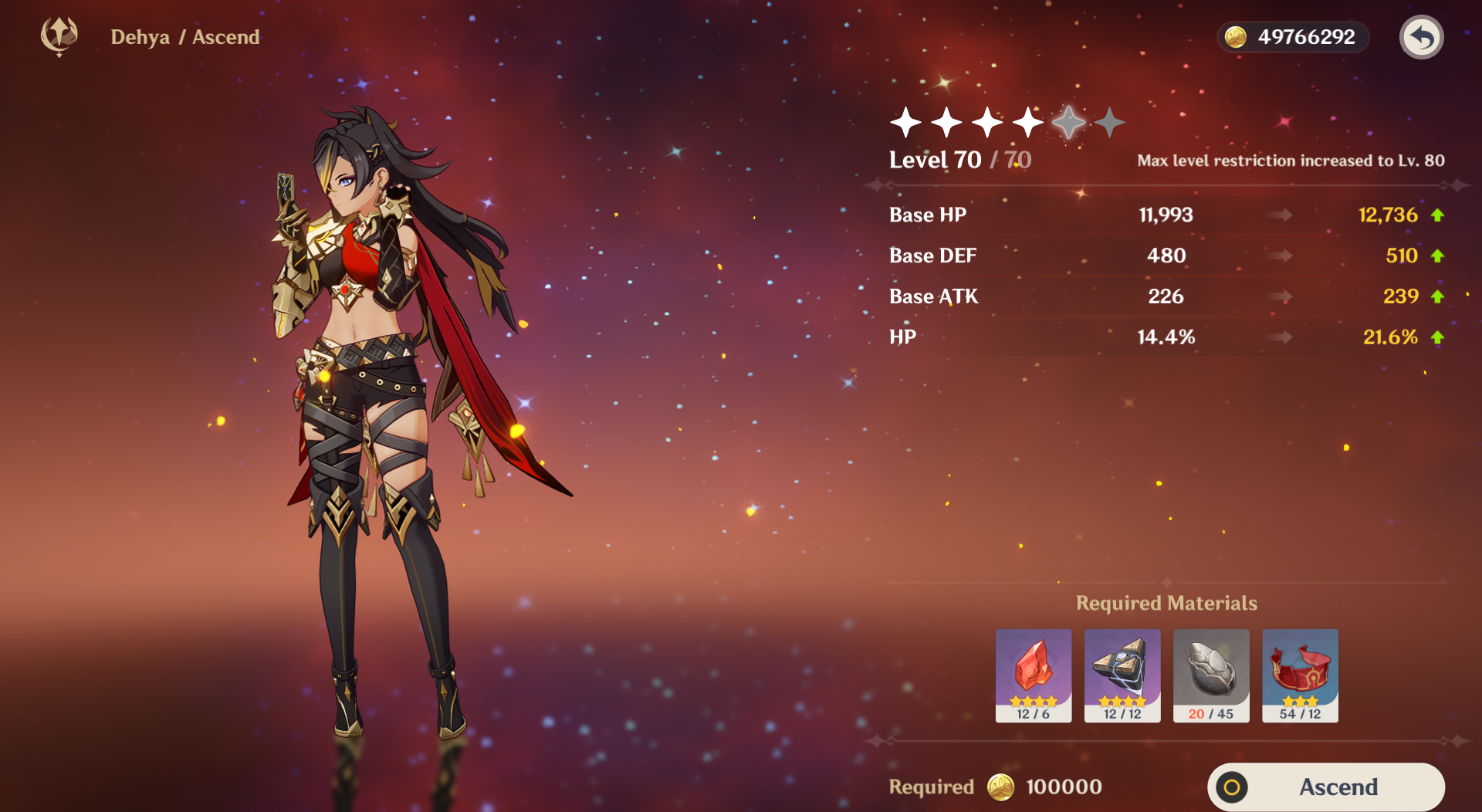Inspect the triangular boss drop material
The height and width of the screenshot is (812, 1482).
point(1122,675)
